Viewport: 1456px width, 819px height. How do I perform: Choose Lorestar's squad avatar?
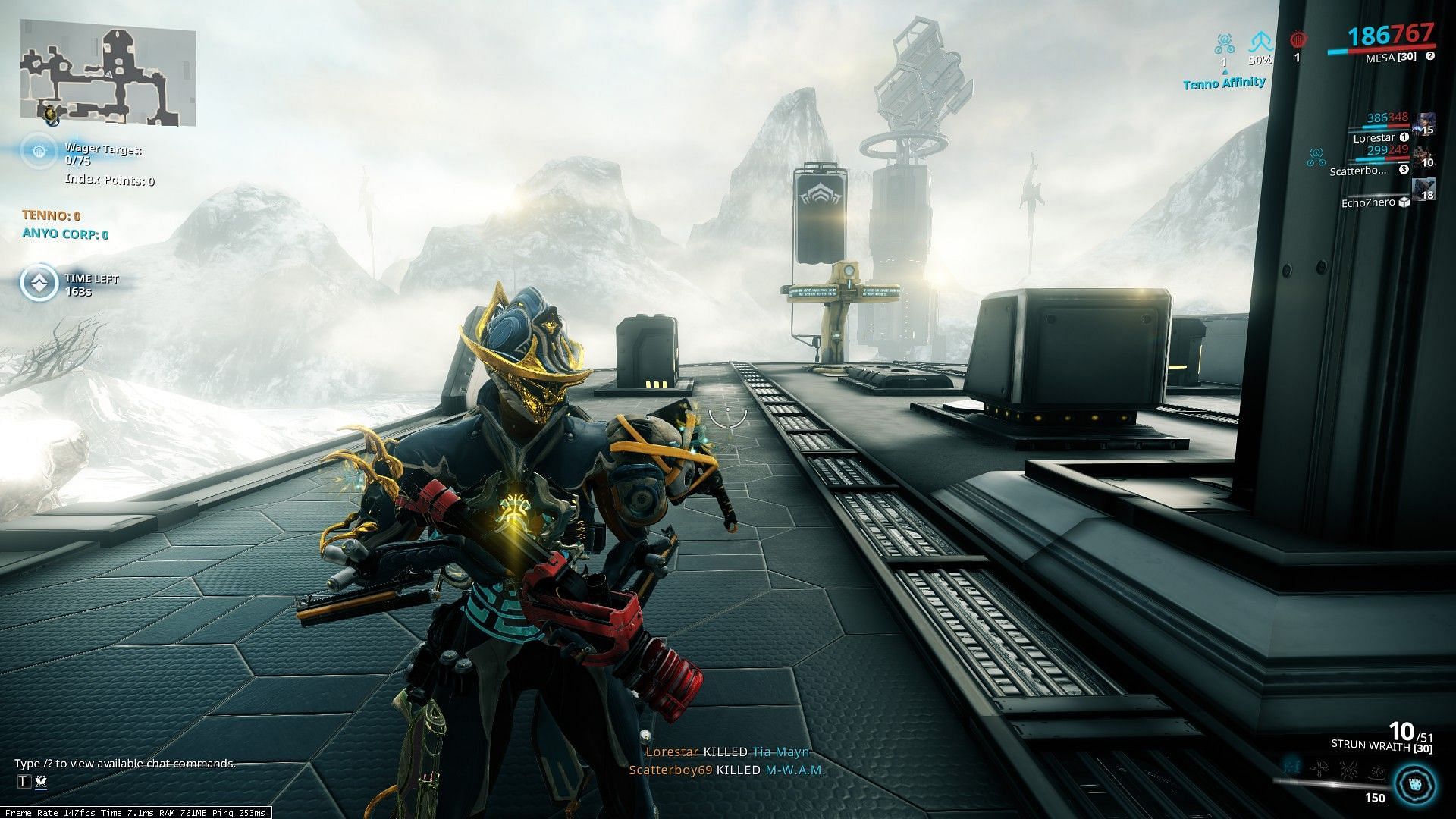click(1424, 124)
